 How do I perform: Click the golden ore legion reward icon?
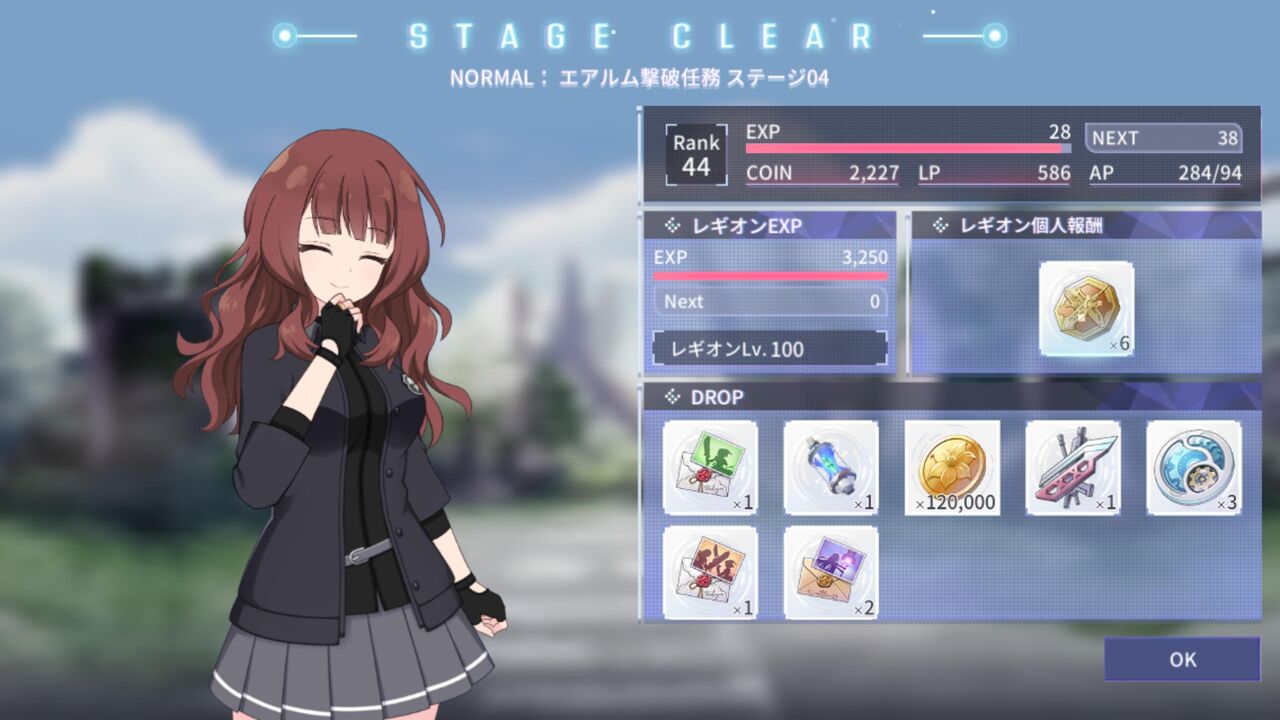click(1085, 310)
